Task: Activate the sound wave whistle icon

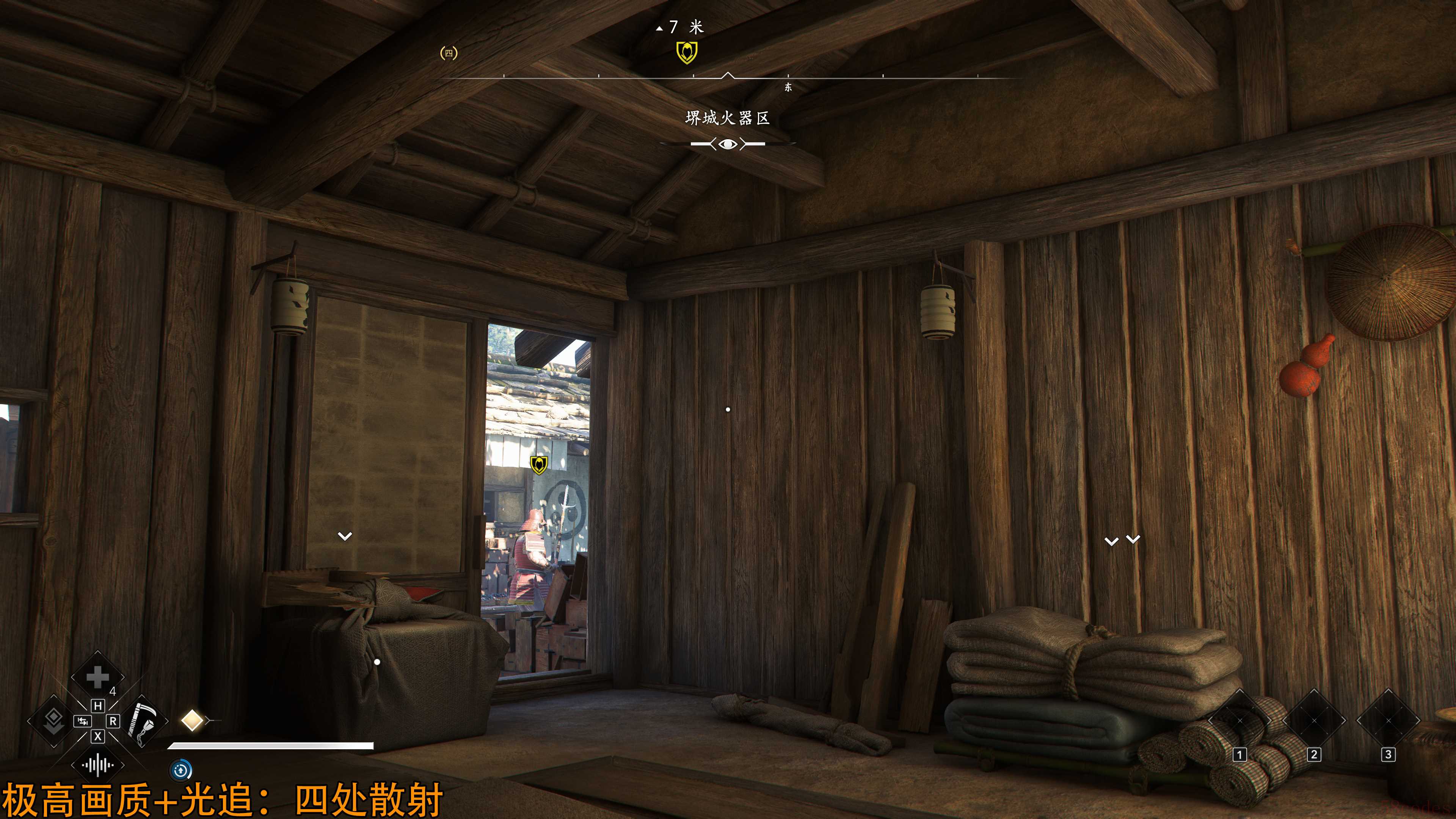Action: pyautogui.click(x=97, y=765)
